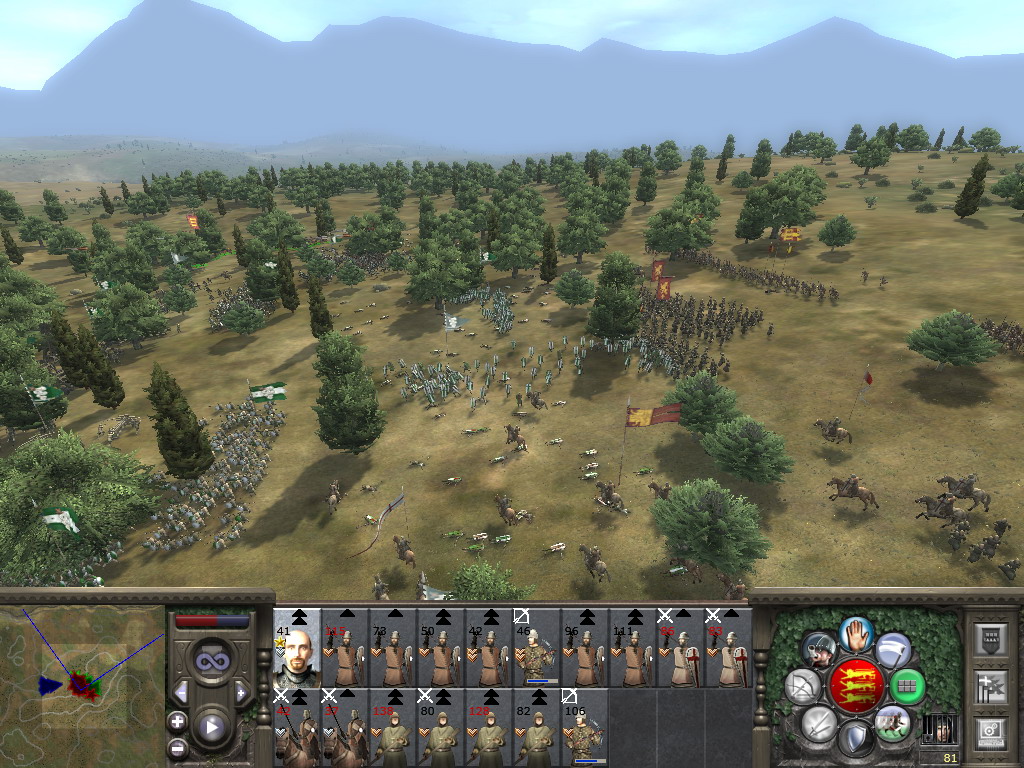Select the cavalry unit card with 42 men

click(x=297, y=727)
